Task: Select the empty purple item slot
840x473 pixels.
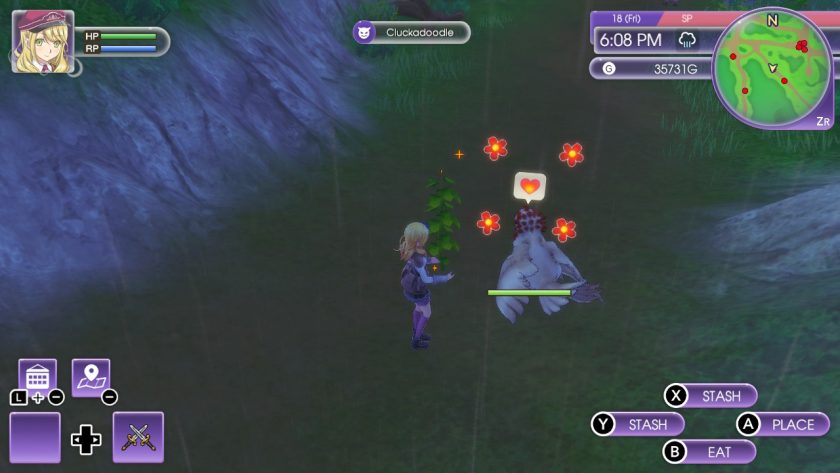Action: [x=35, y=437]
